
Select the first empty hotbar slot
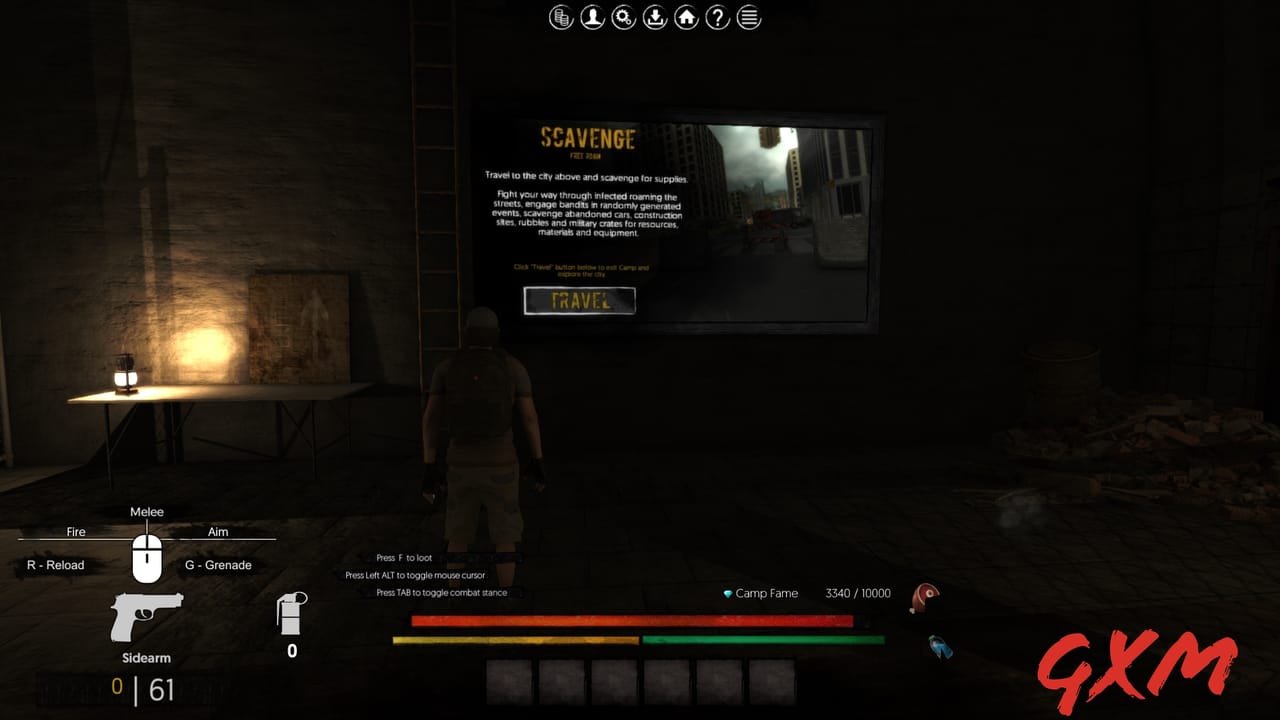508,680
